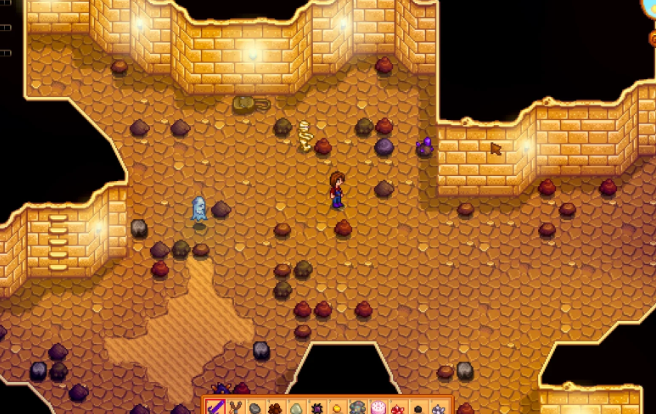Choose the pink cake in the hotbar
The height and width of the screenshot is (414, 656).
[379, 407]
